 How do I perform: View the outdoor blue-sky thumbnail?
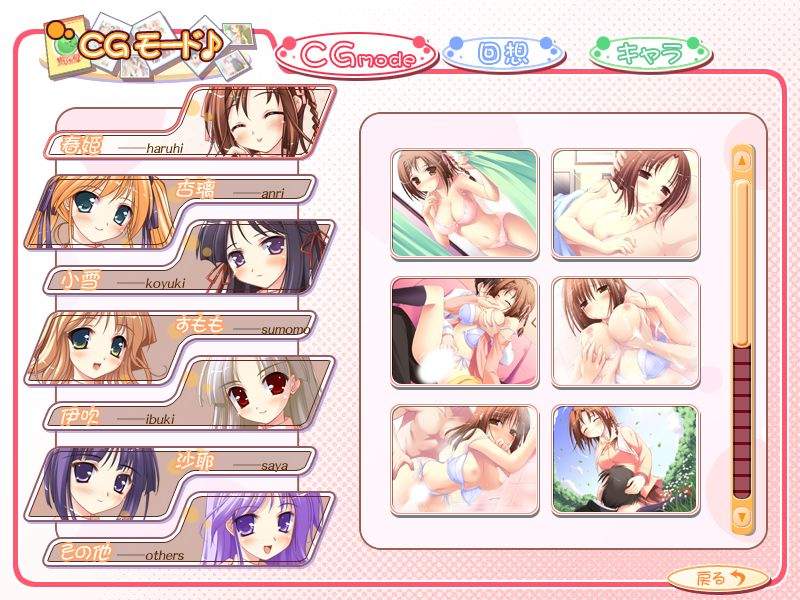point(625,459)
